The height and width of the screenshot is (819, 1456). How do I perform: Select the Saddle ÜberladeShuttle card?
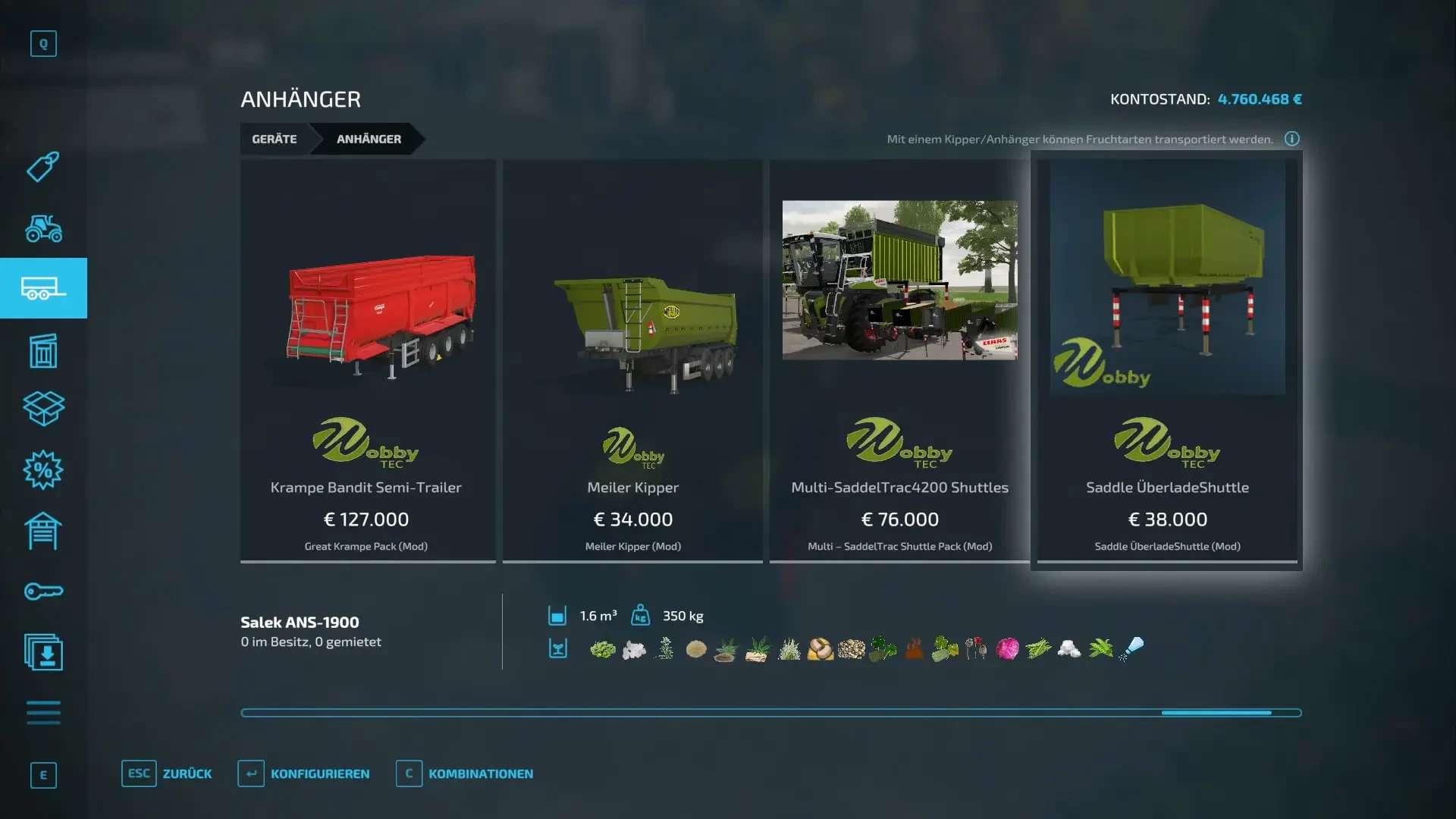1167,360
